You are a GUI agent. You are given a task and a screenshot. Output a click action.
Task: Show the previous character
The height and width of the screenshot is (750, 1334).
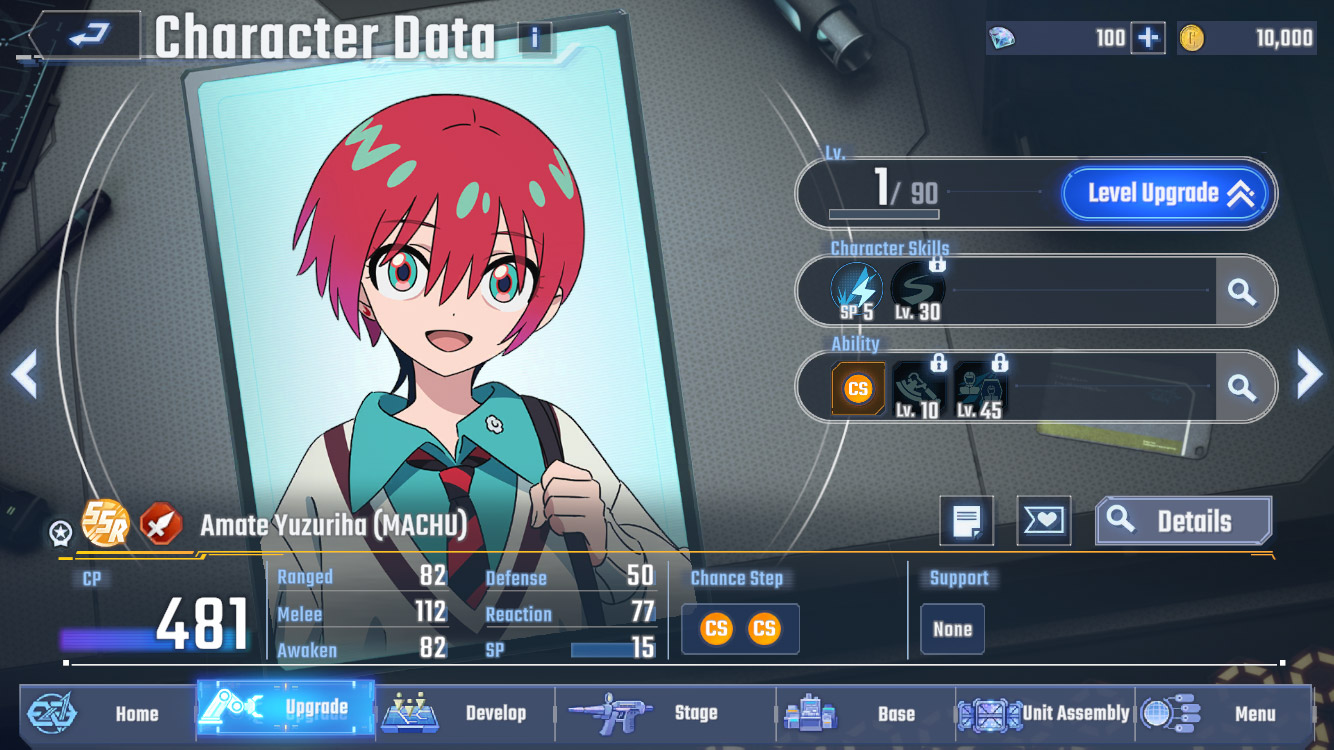tap(24, 374)
